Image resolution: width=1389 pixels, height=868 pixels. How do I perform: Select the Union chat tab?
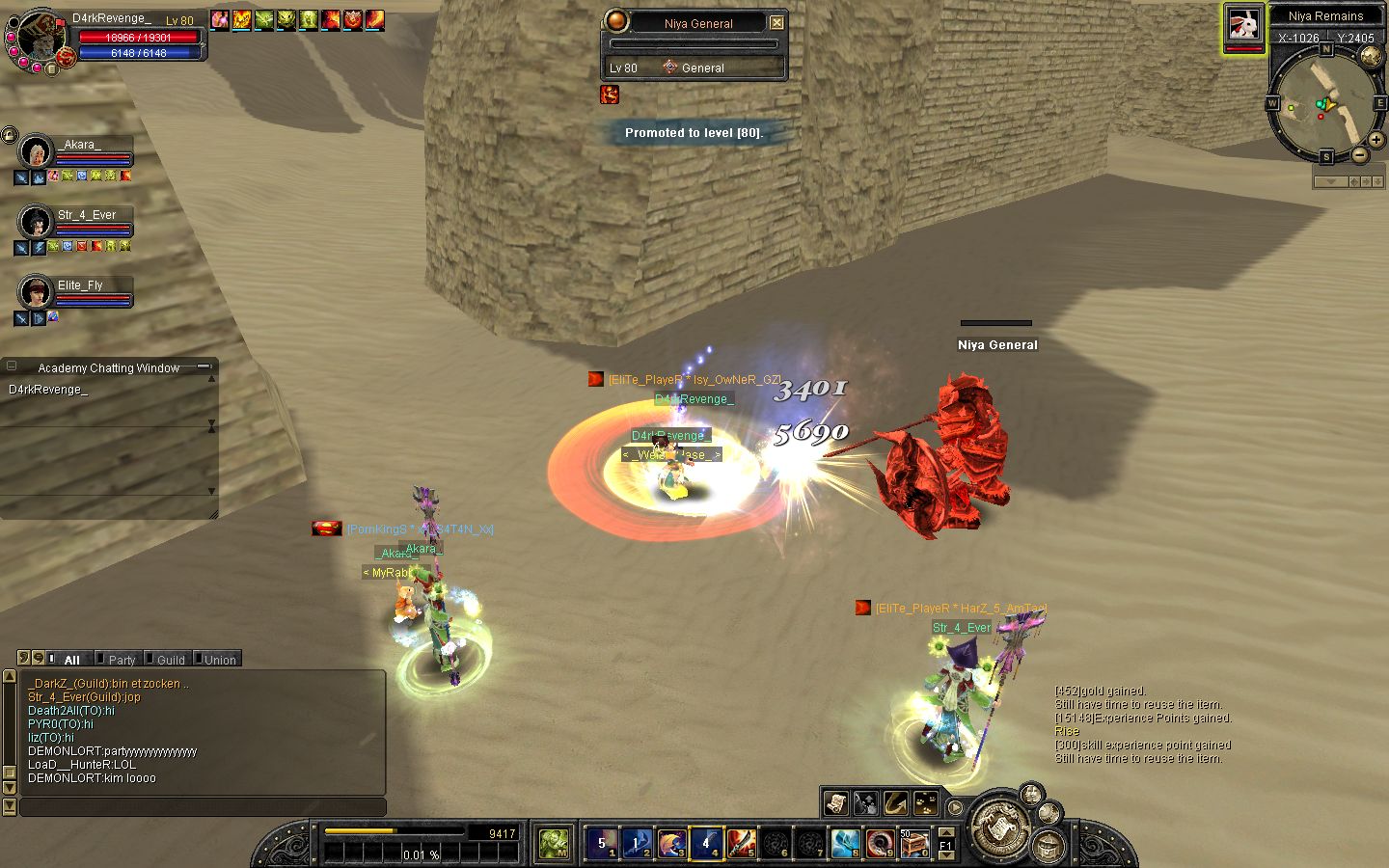pyautogui.click(x=220, y=660)
